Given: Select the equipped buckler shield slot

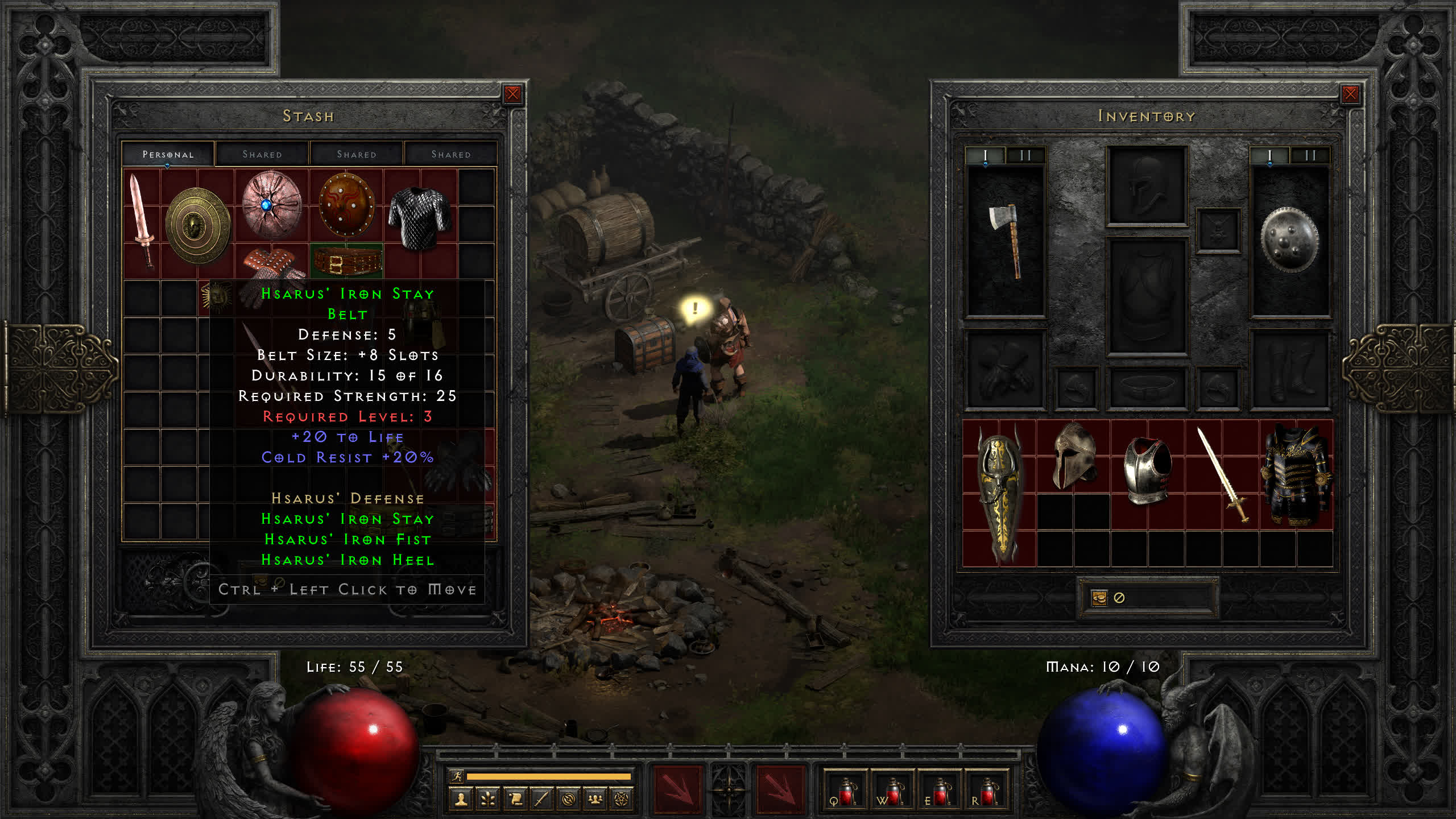Looking at the screenshot, I should tap(1289, 240).
